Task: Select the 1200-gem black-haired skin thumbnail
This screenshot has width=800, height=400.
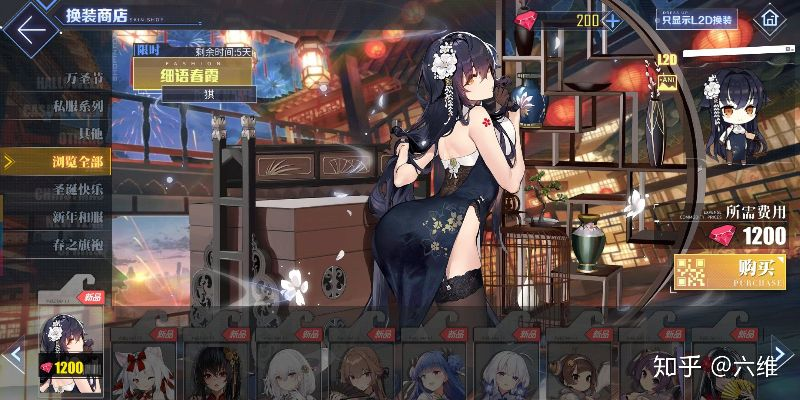Action: 70,345
